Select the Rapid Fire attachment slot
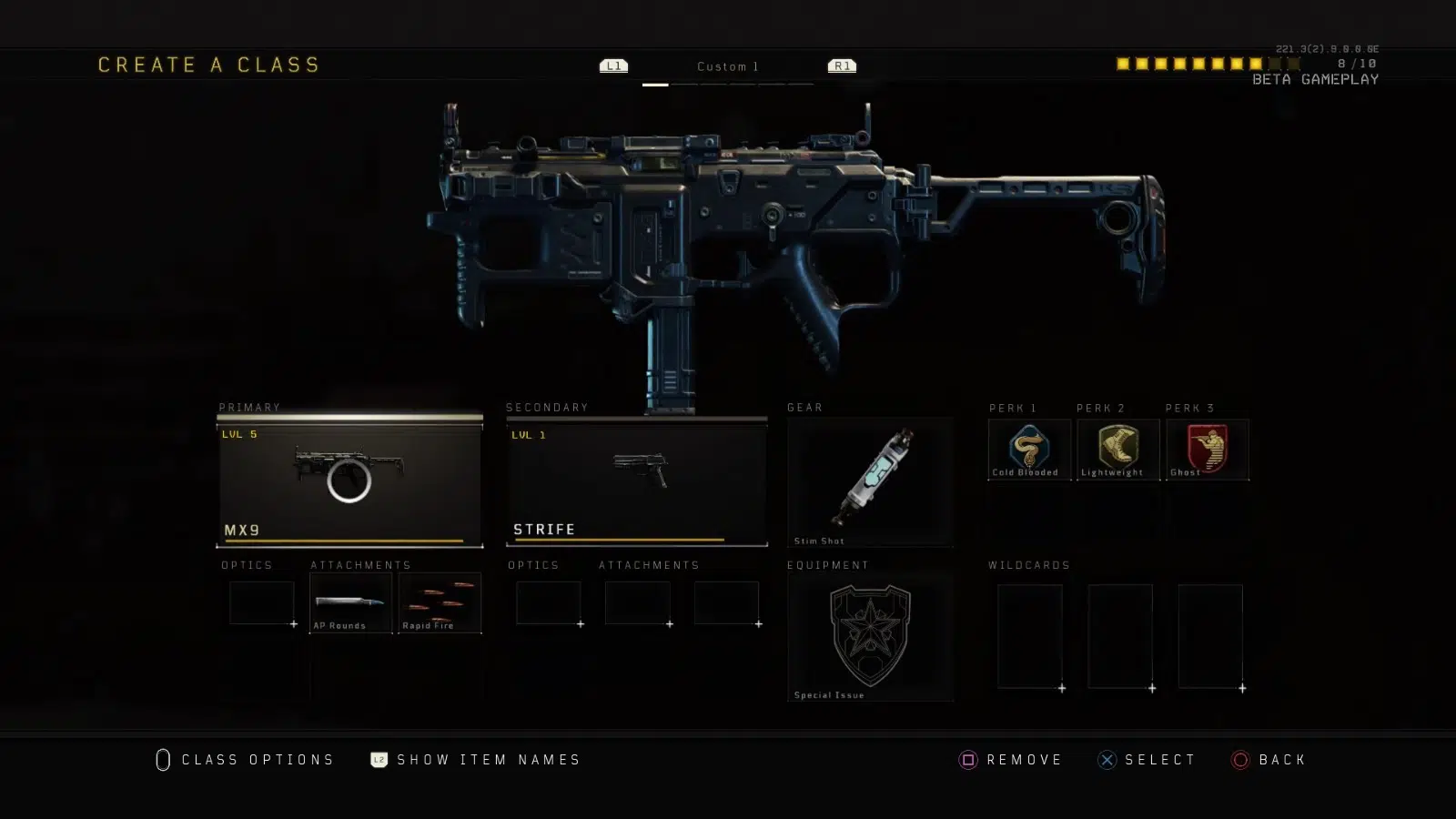The height and width of the screenshot is (819, 1456). (x=440, y=602)
